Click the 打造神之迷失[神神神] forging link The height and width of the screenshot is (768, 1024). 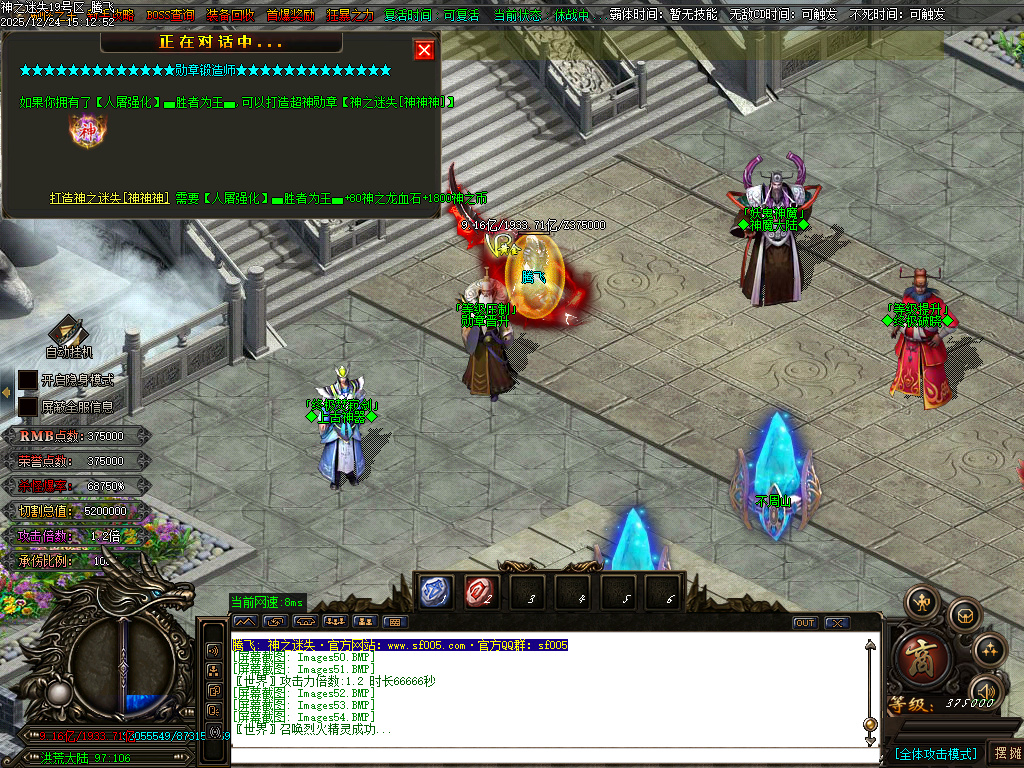[110, 198]
